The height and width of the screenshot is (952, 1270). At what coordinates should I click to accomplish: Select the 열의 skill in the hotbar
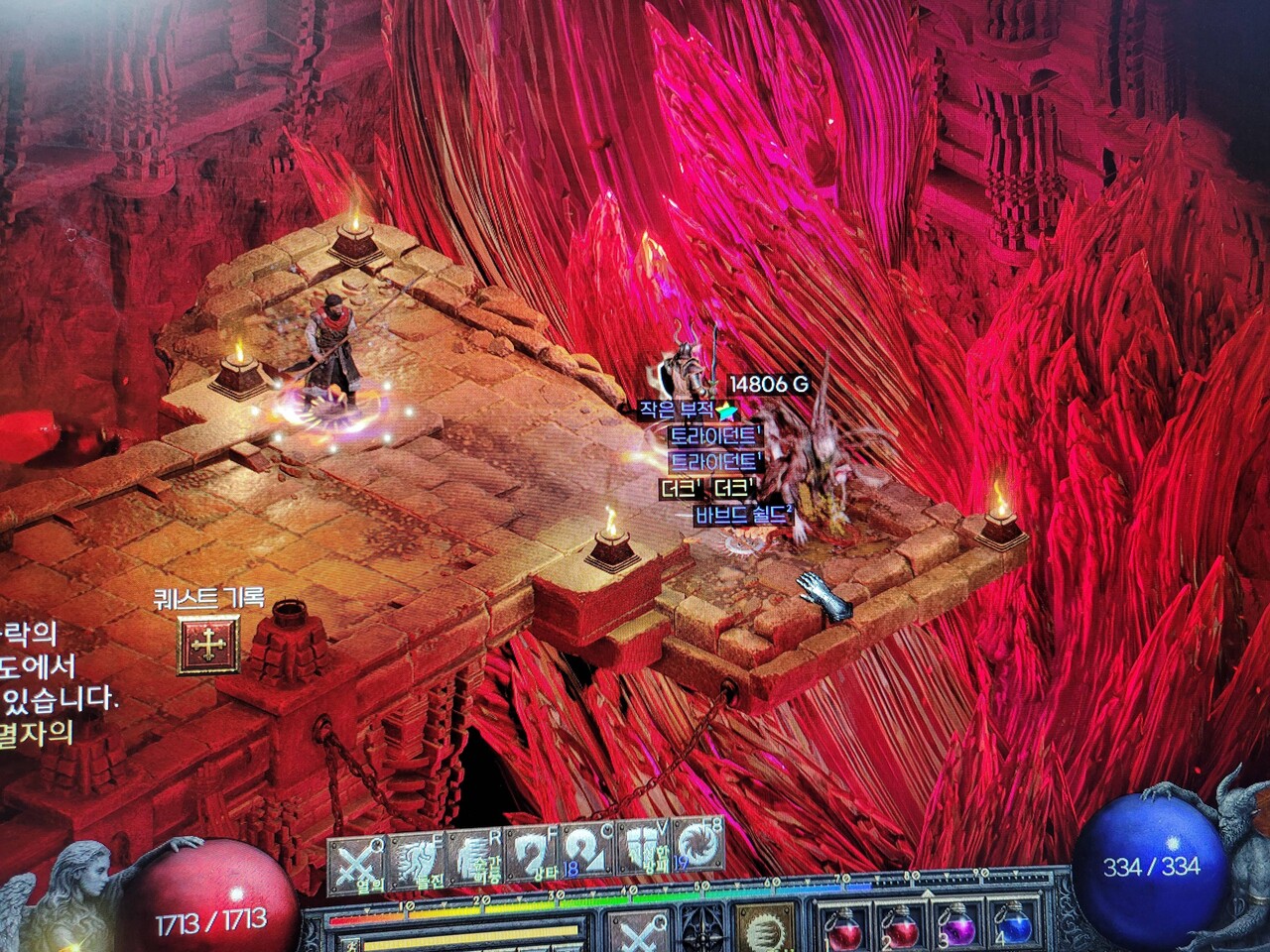point(357,863)
